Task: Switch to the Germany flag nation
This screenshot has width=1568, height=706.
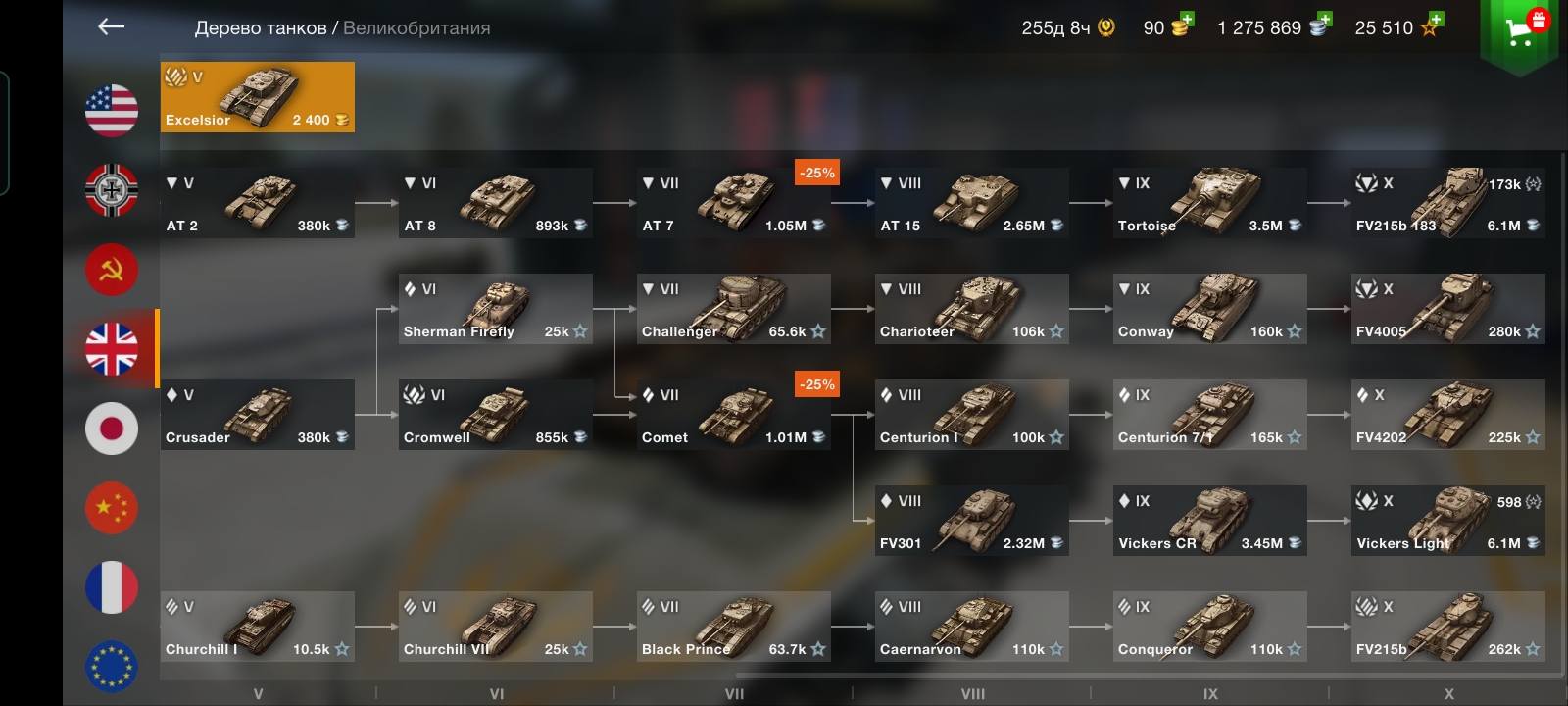Action: click(112, 190)
